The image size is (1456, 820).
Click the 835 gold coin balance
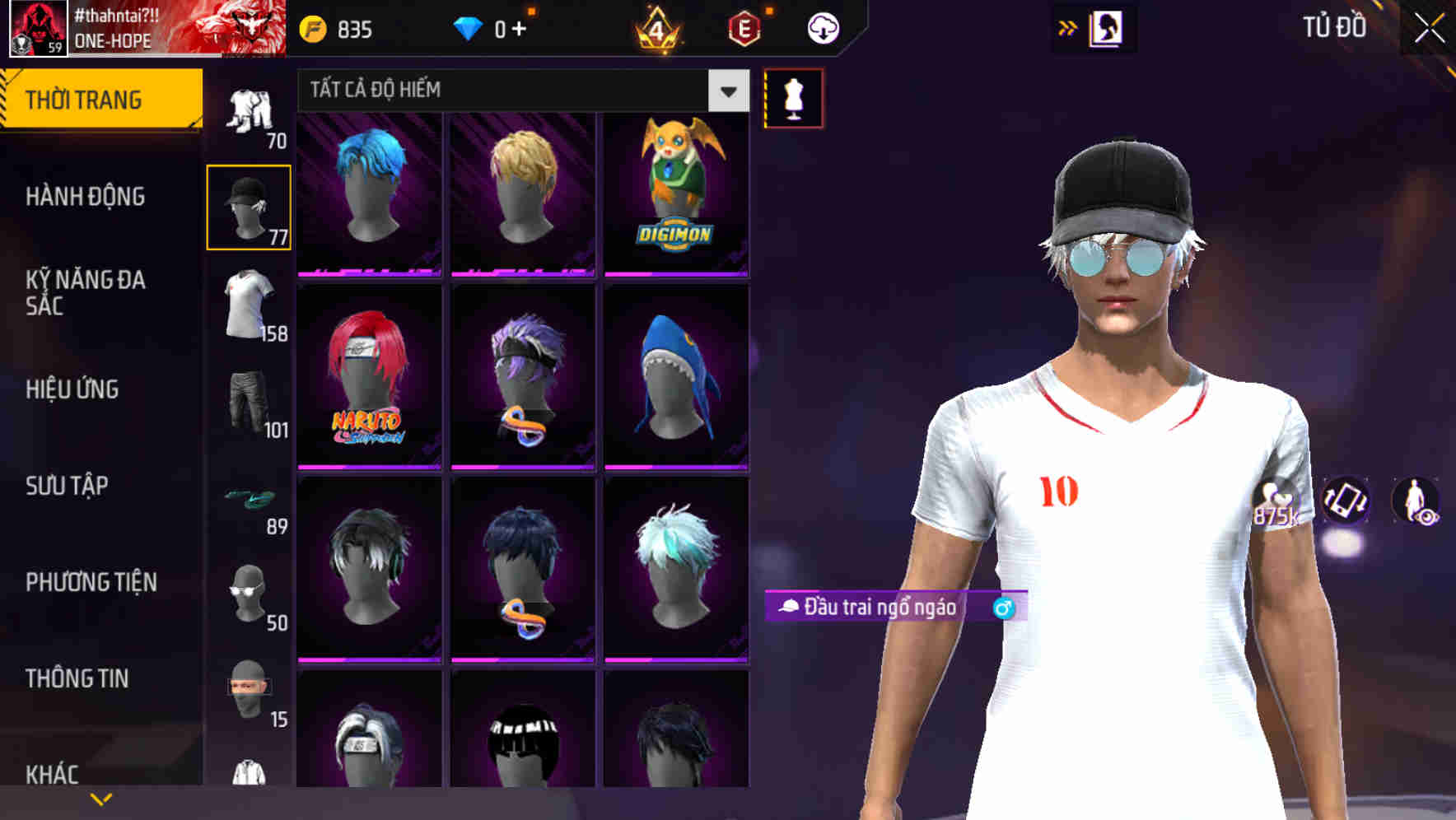point(338,27)
